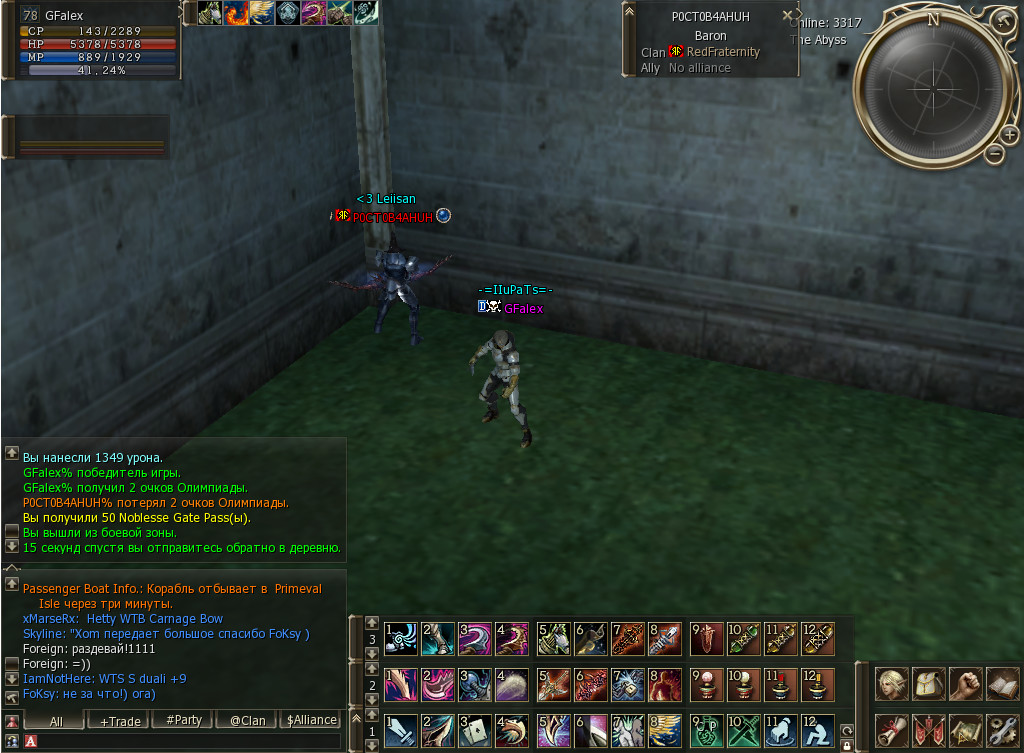Select the #Party chat tab

pos(183,720)
